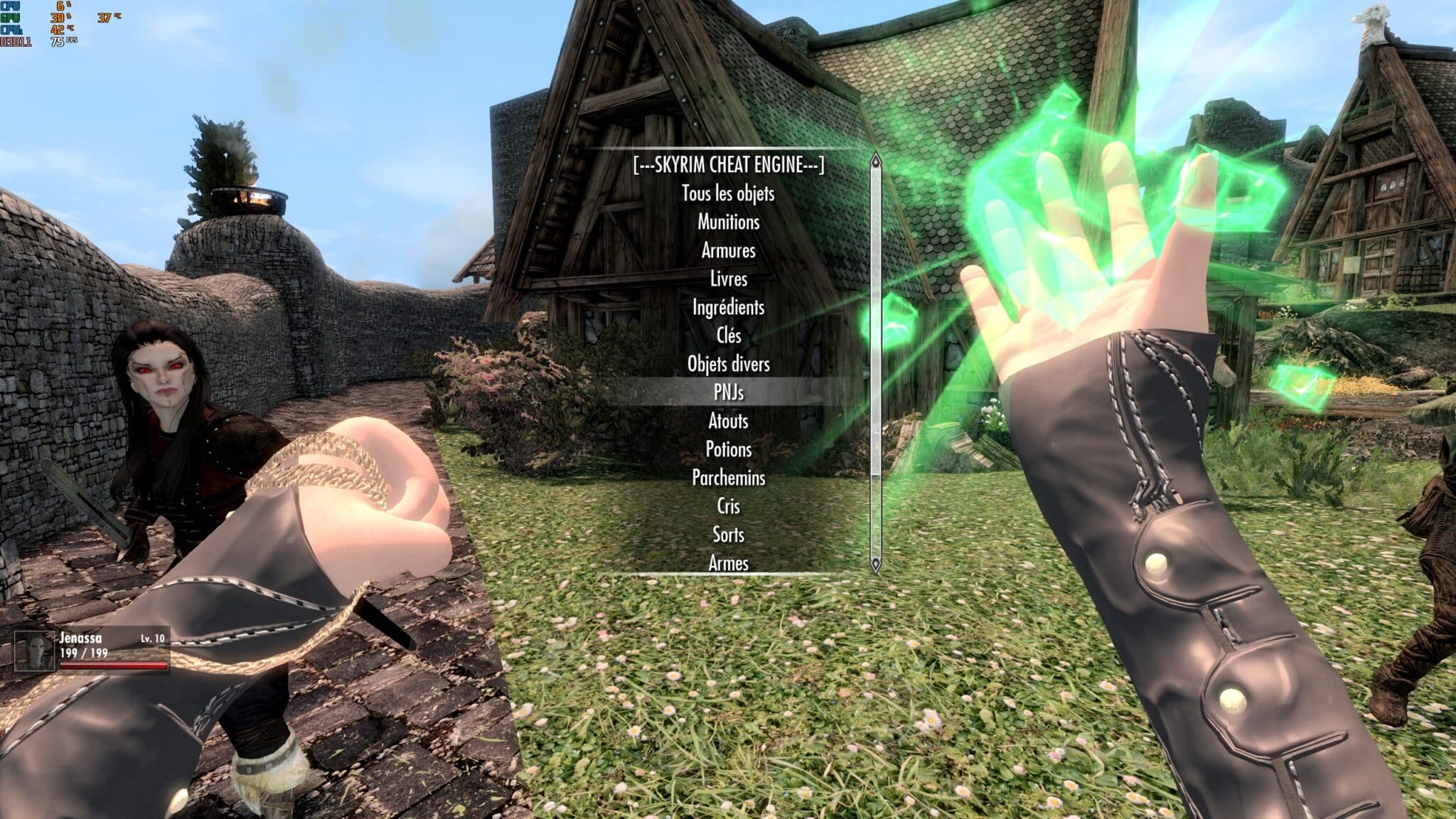The image size is (1456, 819).
Task: Select the 'Armures' category
Action: pyautogui.click(x=728, y=252)
